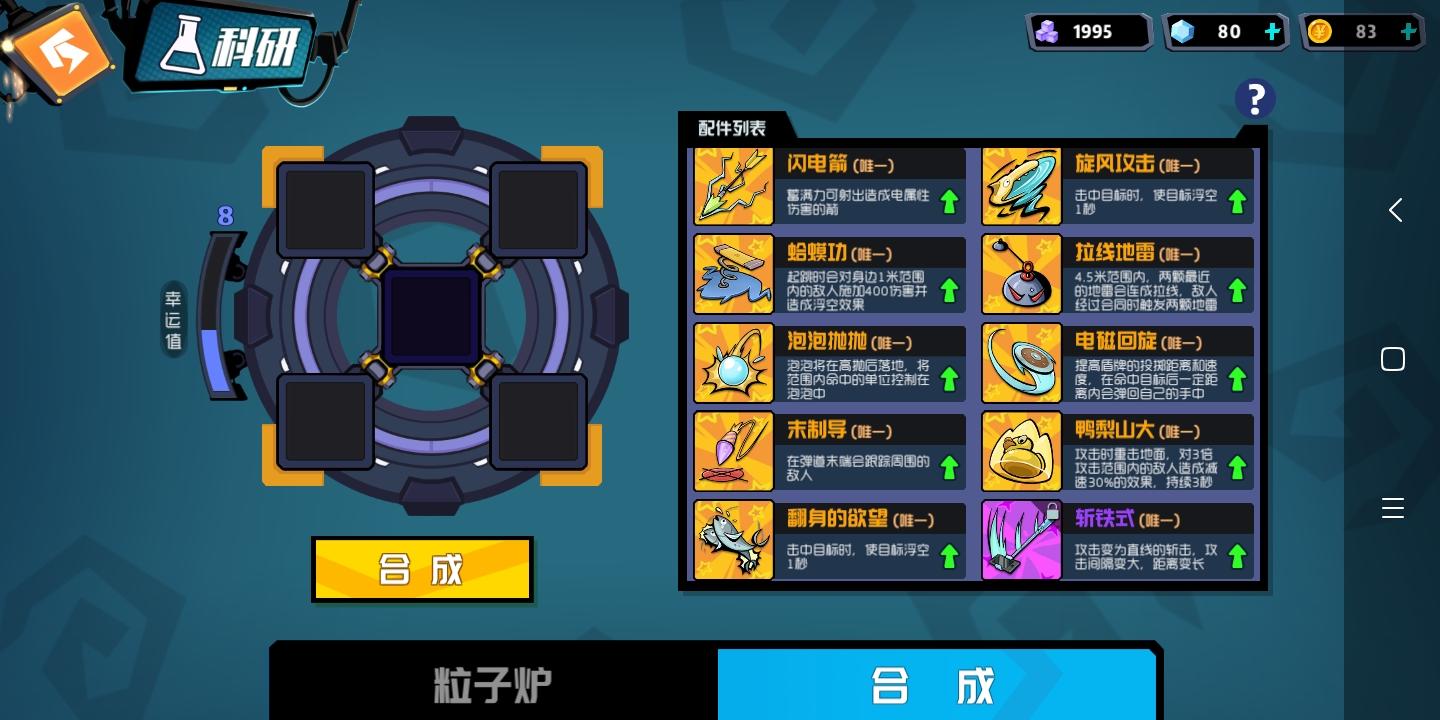Select the 闪电箭 lightning arrow accessory icon

(x=733, y=185)
